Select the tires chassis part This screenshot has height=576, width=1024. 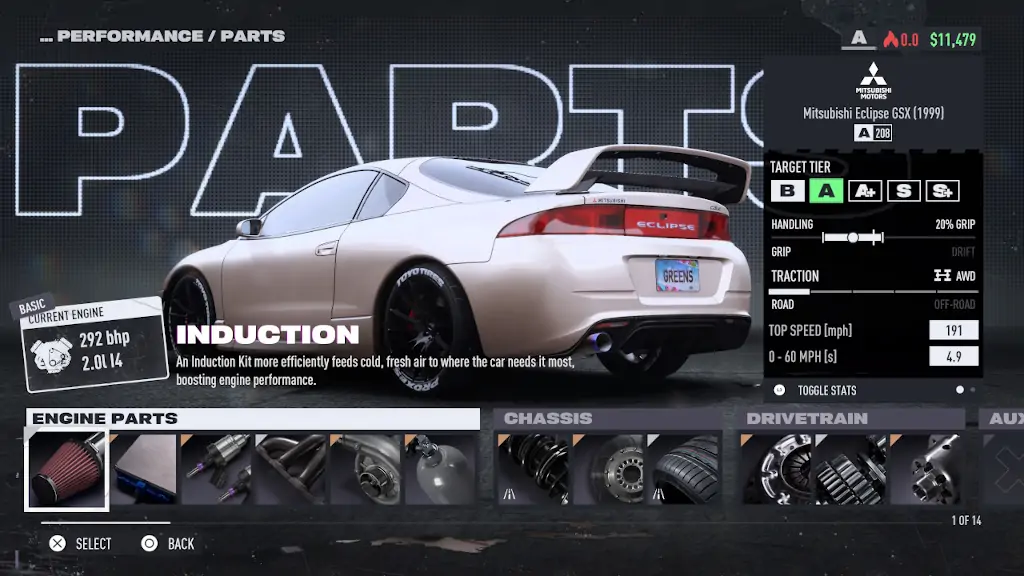683,469
